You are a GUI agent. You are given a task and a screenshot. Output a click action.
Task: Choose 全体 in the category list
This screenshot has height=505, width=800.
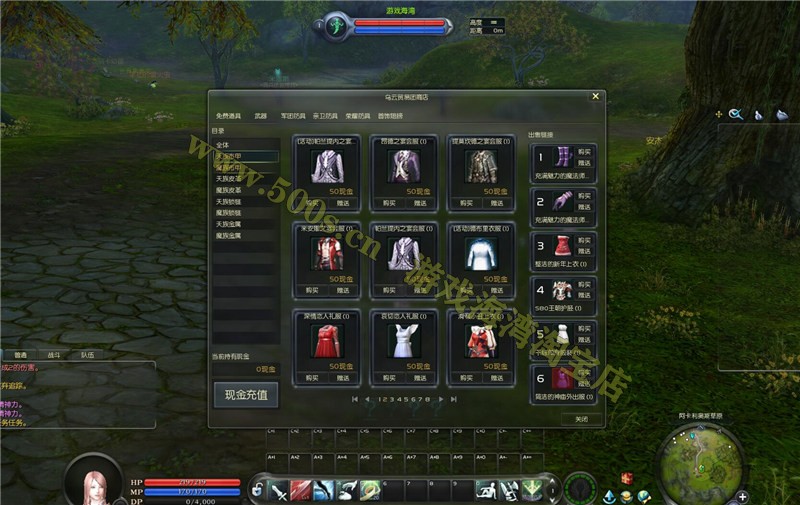[223, 145]
